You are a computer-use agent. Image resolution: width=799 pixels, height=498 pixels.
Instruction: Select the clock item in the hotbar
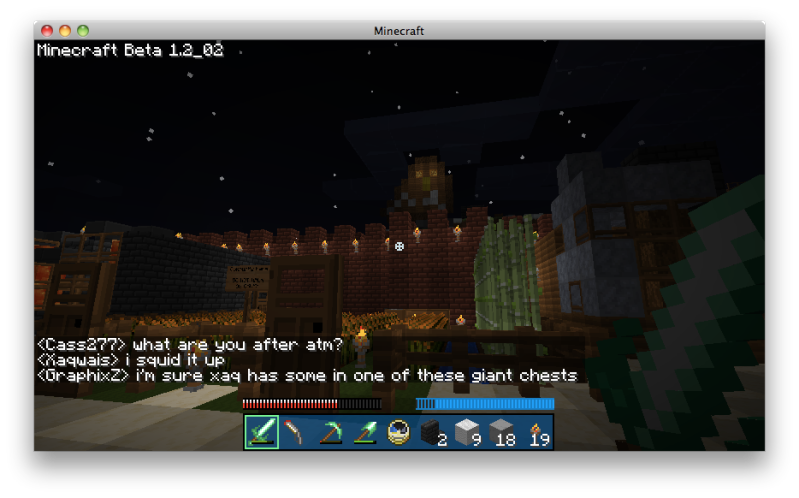pyautogui.click(x=398, y=432)
